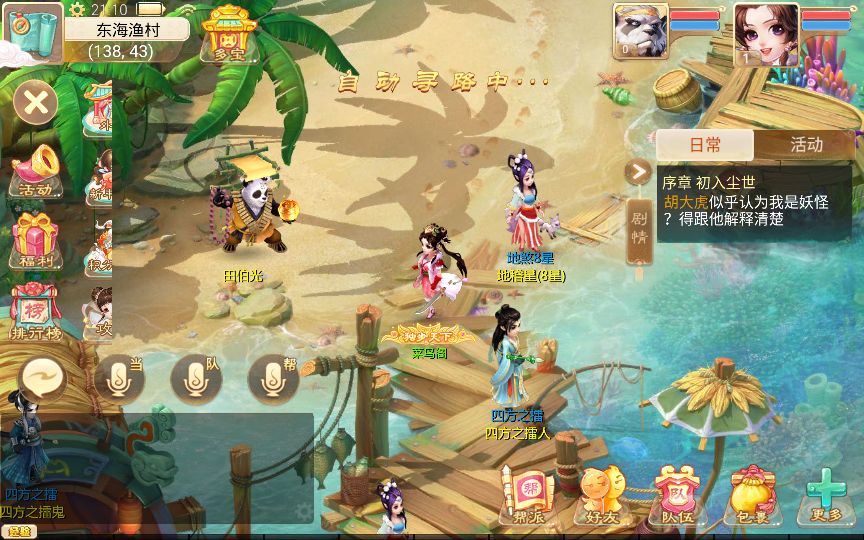This screenshot has width=864, height=540.
Task: Activate the 队 team voice microphone
Action: (x=196, y=378)
